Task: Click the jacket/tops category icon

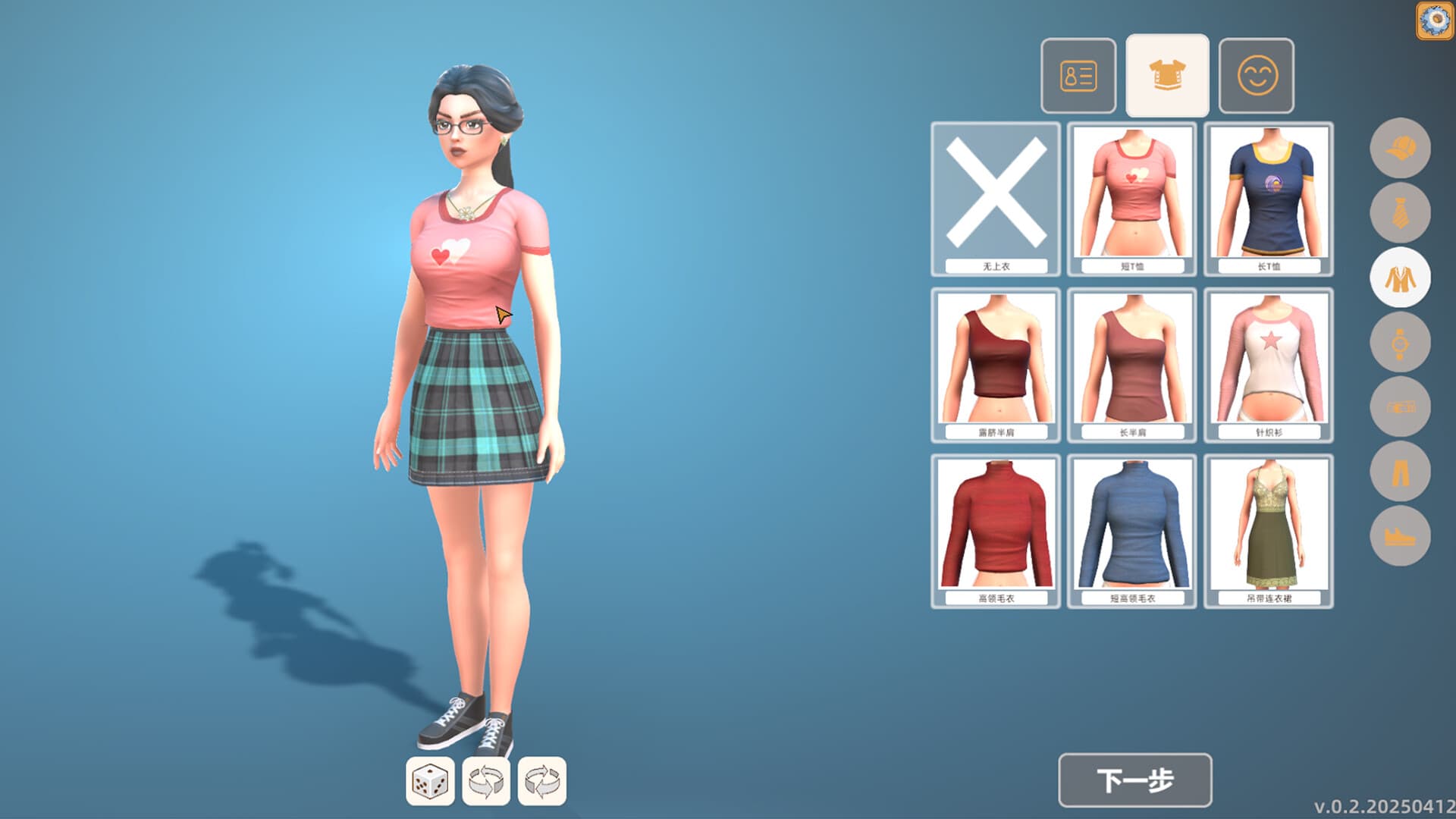Action: [1401, 278]
